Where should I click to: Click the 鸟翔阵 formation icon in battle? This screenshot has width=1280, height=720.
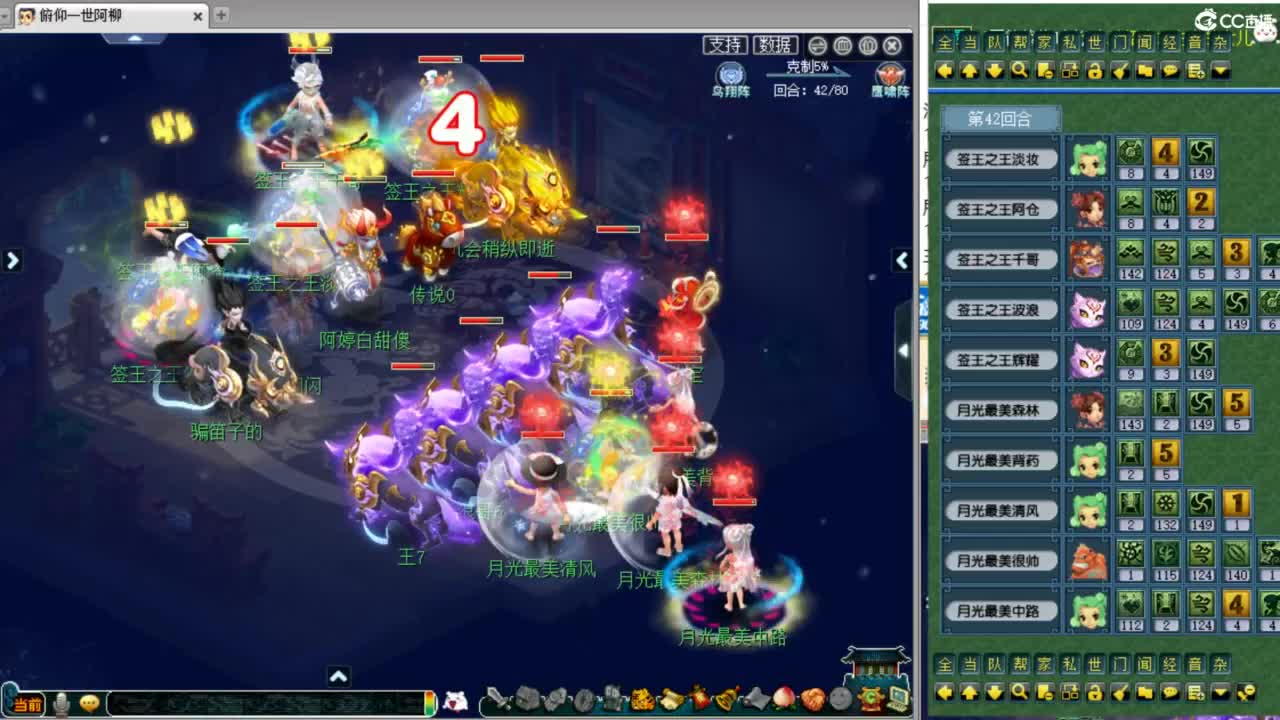[x=731, y=73]
